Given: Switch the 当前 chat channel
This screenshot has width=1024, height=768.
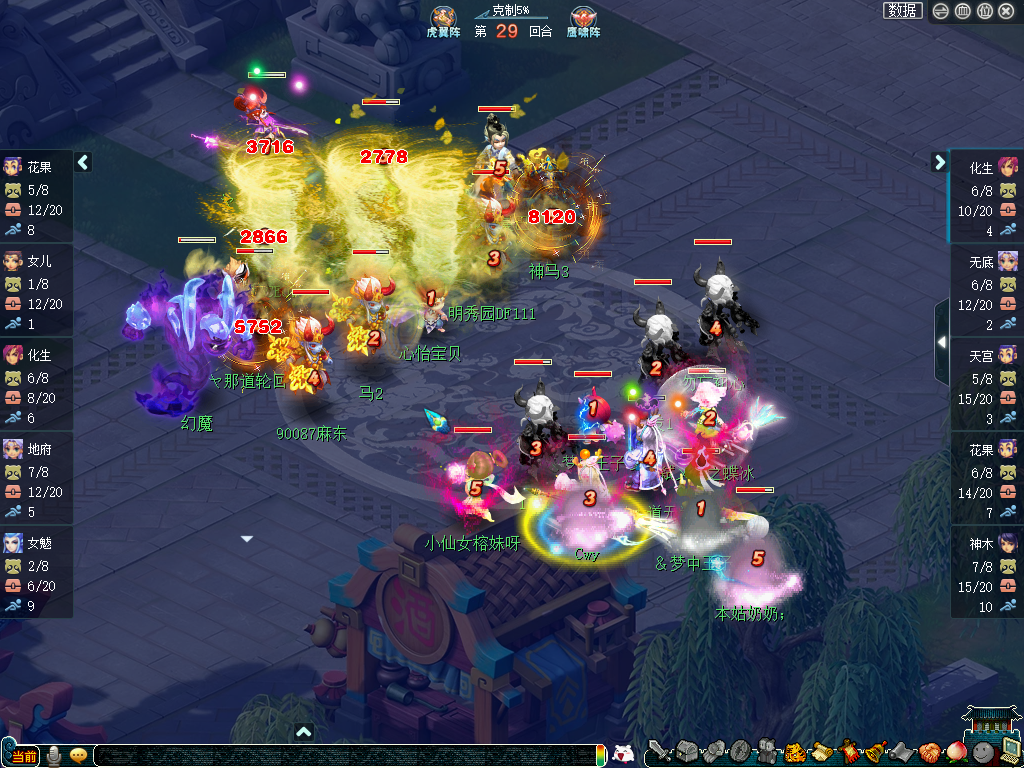Looking at the screenshot, I should click(x=23, y=755).
